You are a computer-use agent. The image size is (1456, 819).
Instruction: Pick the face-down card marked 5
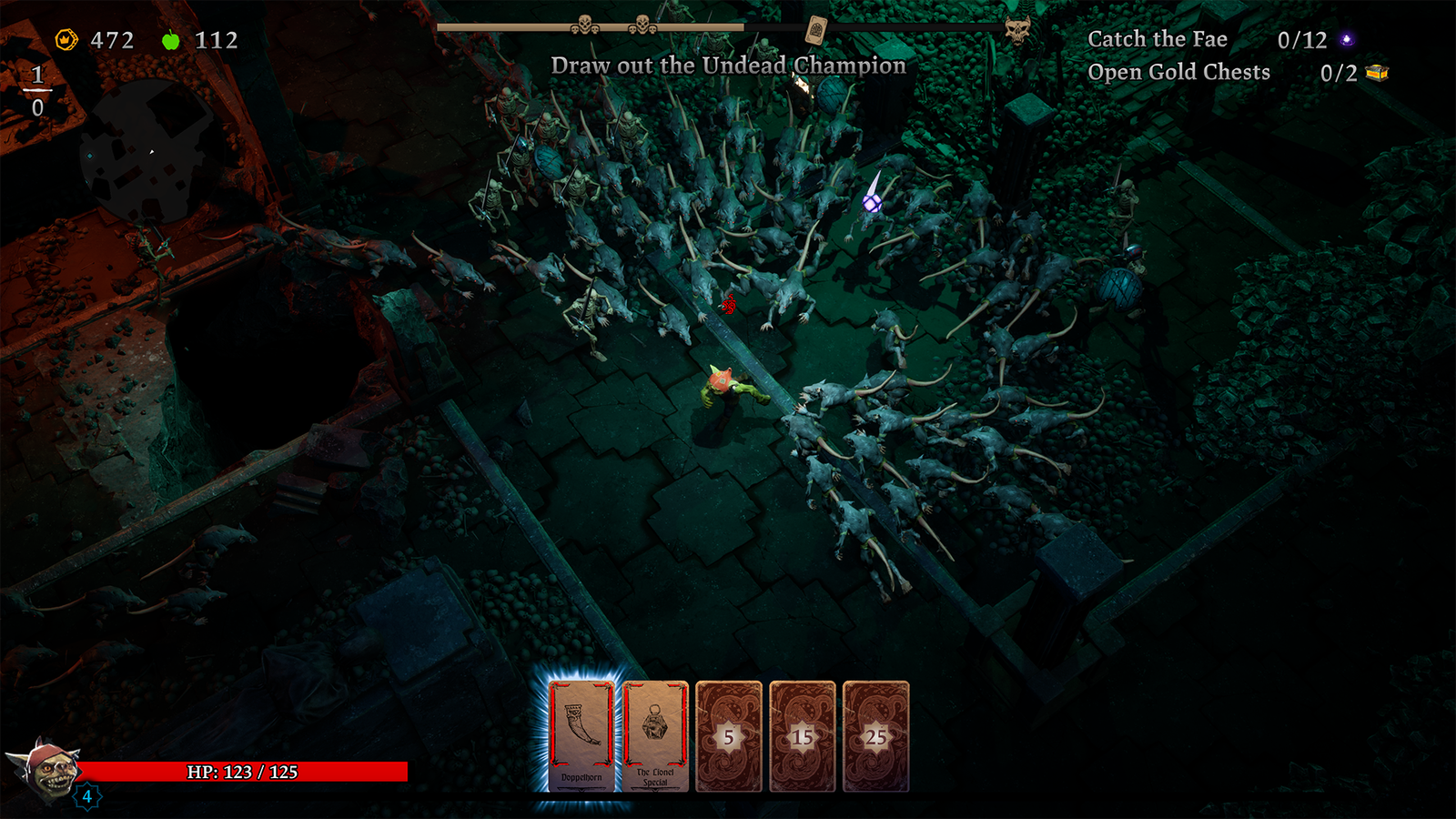pos(729,736)
